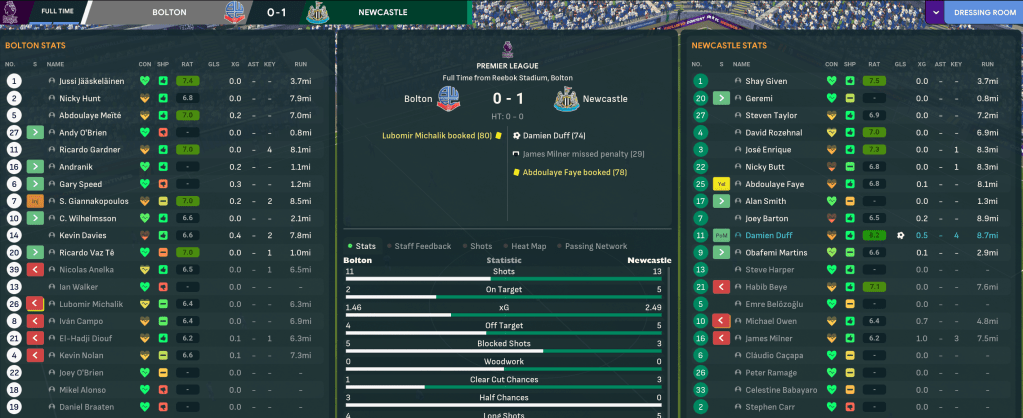Click the Abdoulaye Faye booked event
This screenshot has width=1023, height=418.
coord(566,172)
